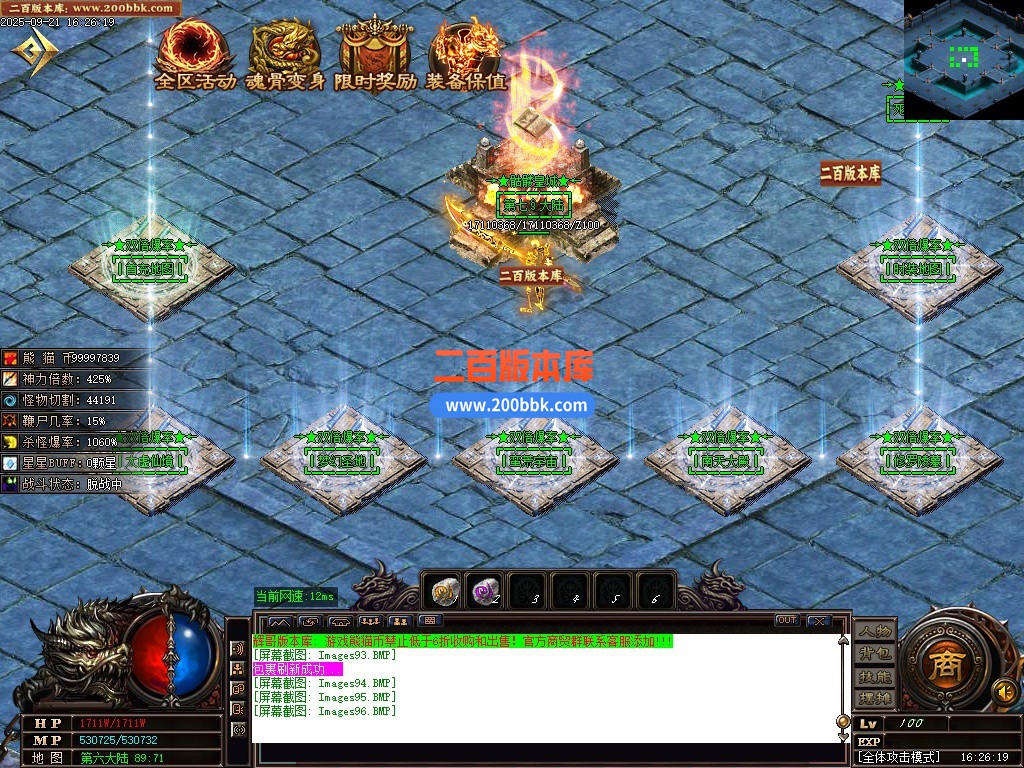Viewport: 1024px width, 768px height.
Task: Open the 装备保值 equipment icon
Action: pyautogui.click(x=466, y=56)
